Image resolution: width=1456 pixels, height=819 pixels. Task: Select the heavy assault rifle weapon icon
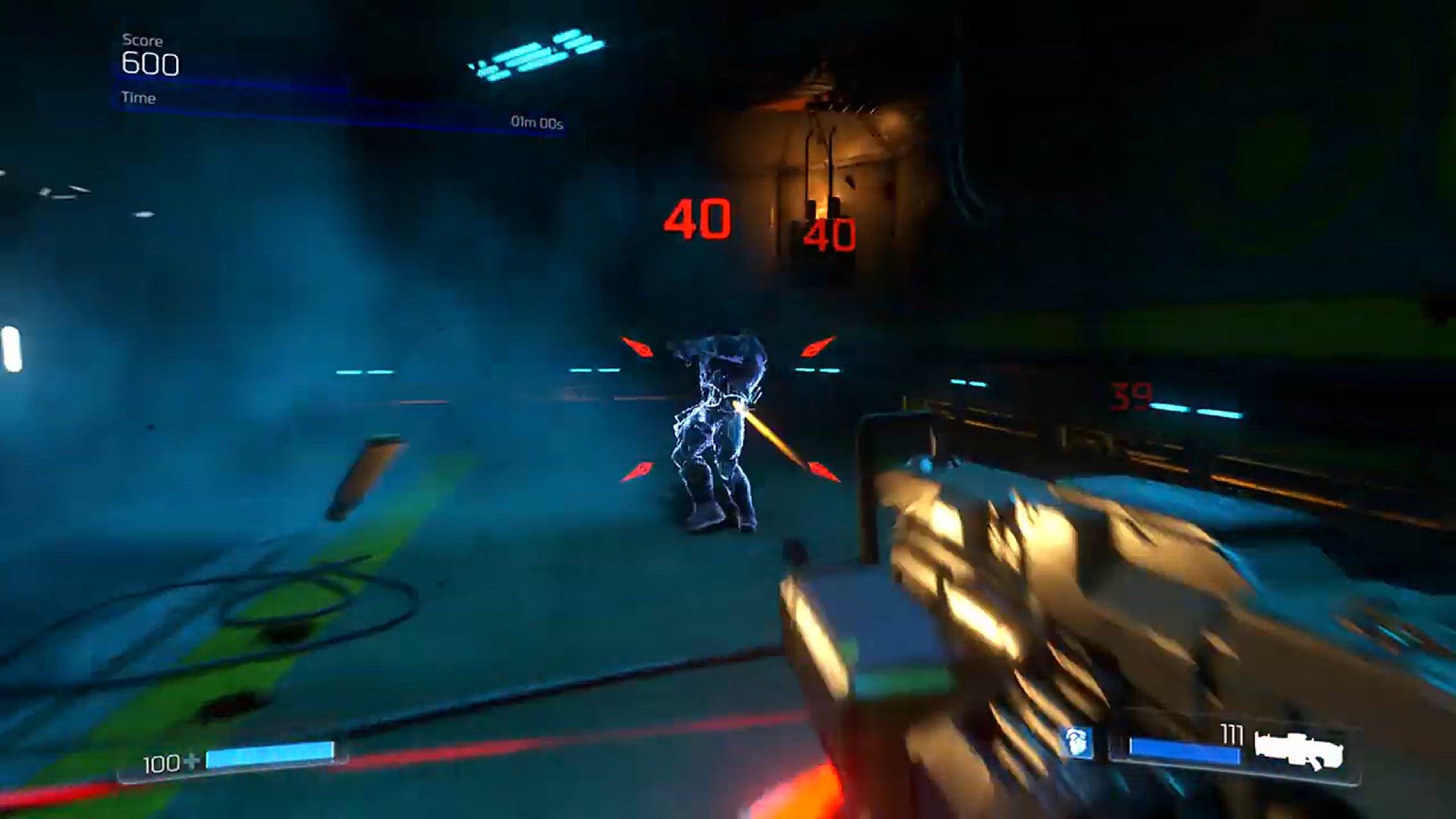point(1298,749)
